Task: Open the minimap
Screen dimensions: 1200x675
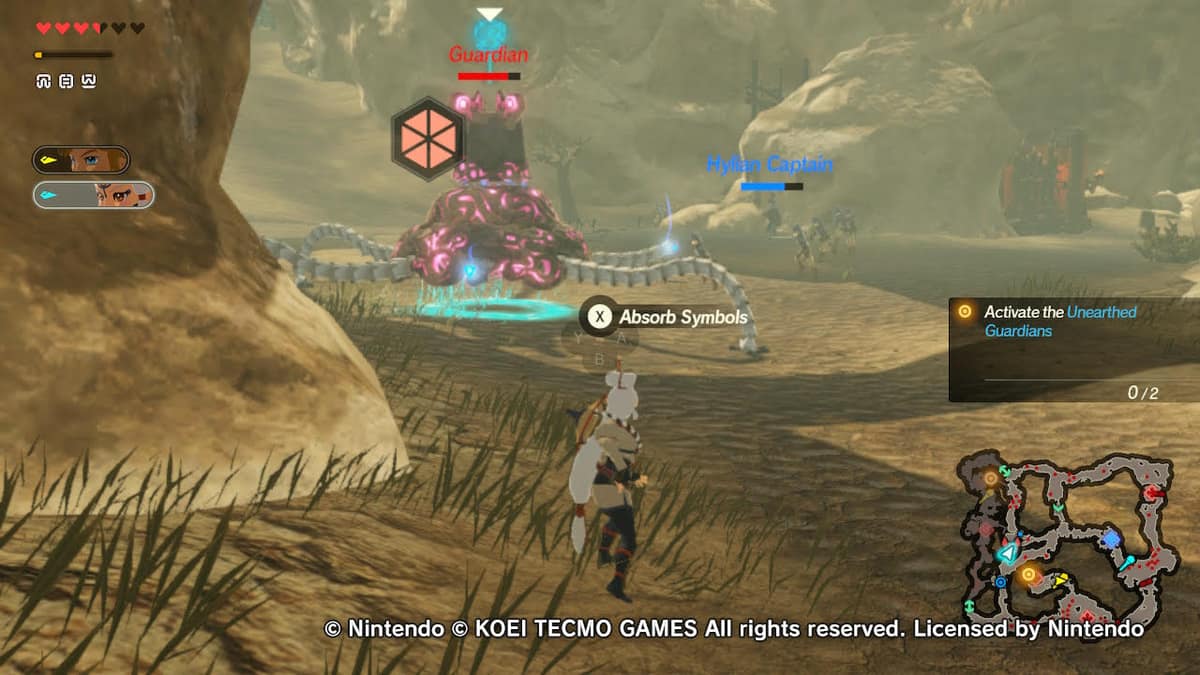Action: coord(1066,537)
